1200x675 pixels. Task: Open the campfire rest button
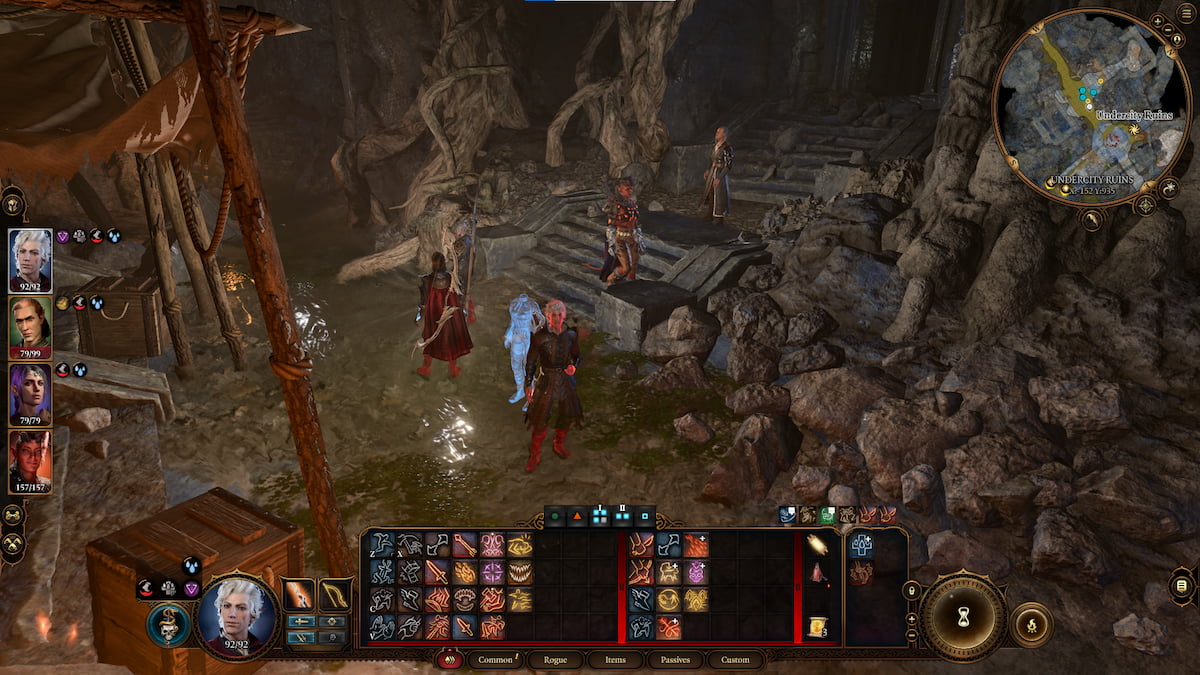point(1030,623)
